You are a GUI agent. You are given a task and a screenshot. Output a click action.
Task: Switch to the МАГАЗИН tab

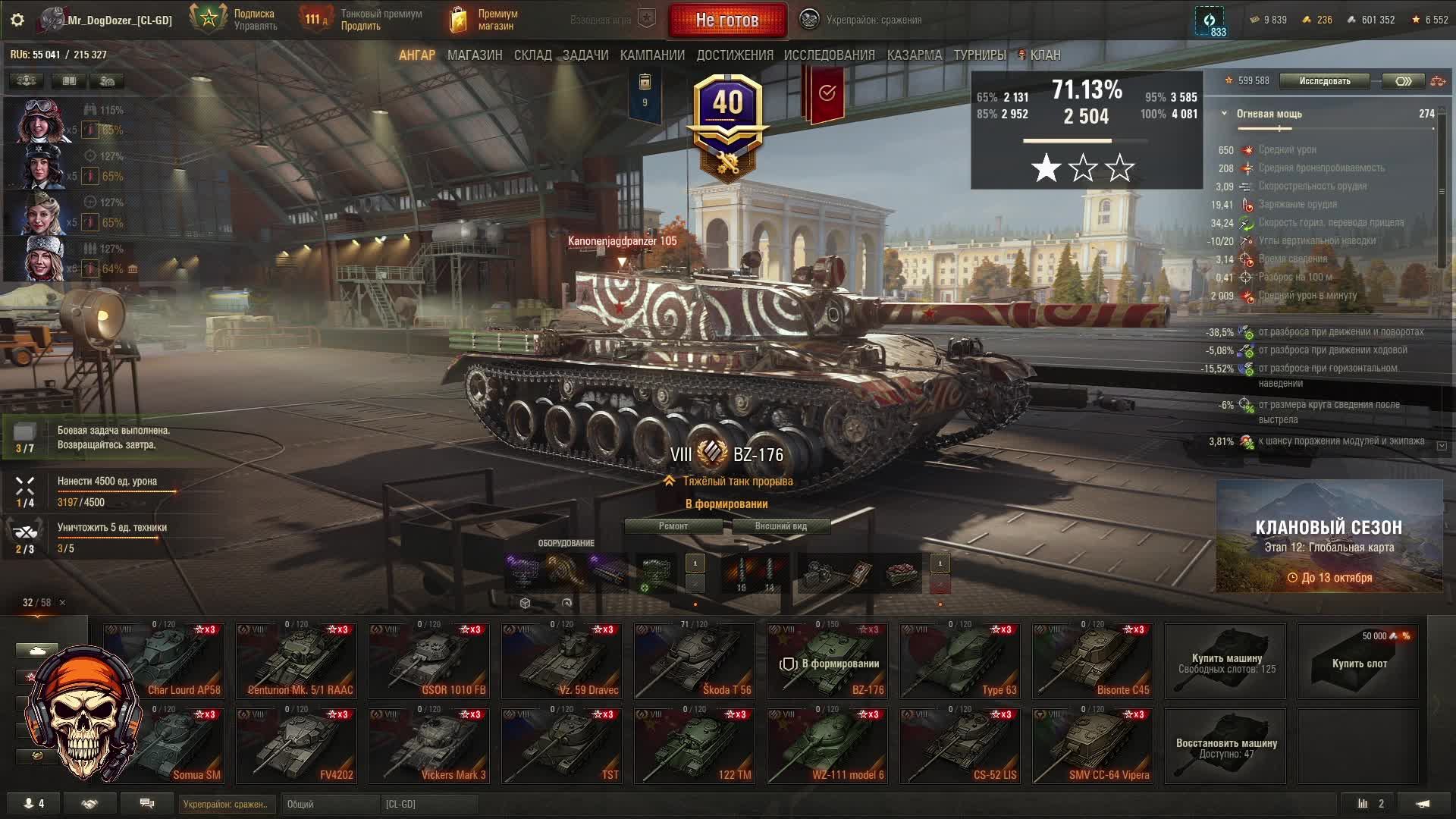coord(475,55)
